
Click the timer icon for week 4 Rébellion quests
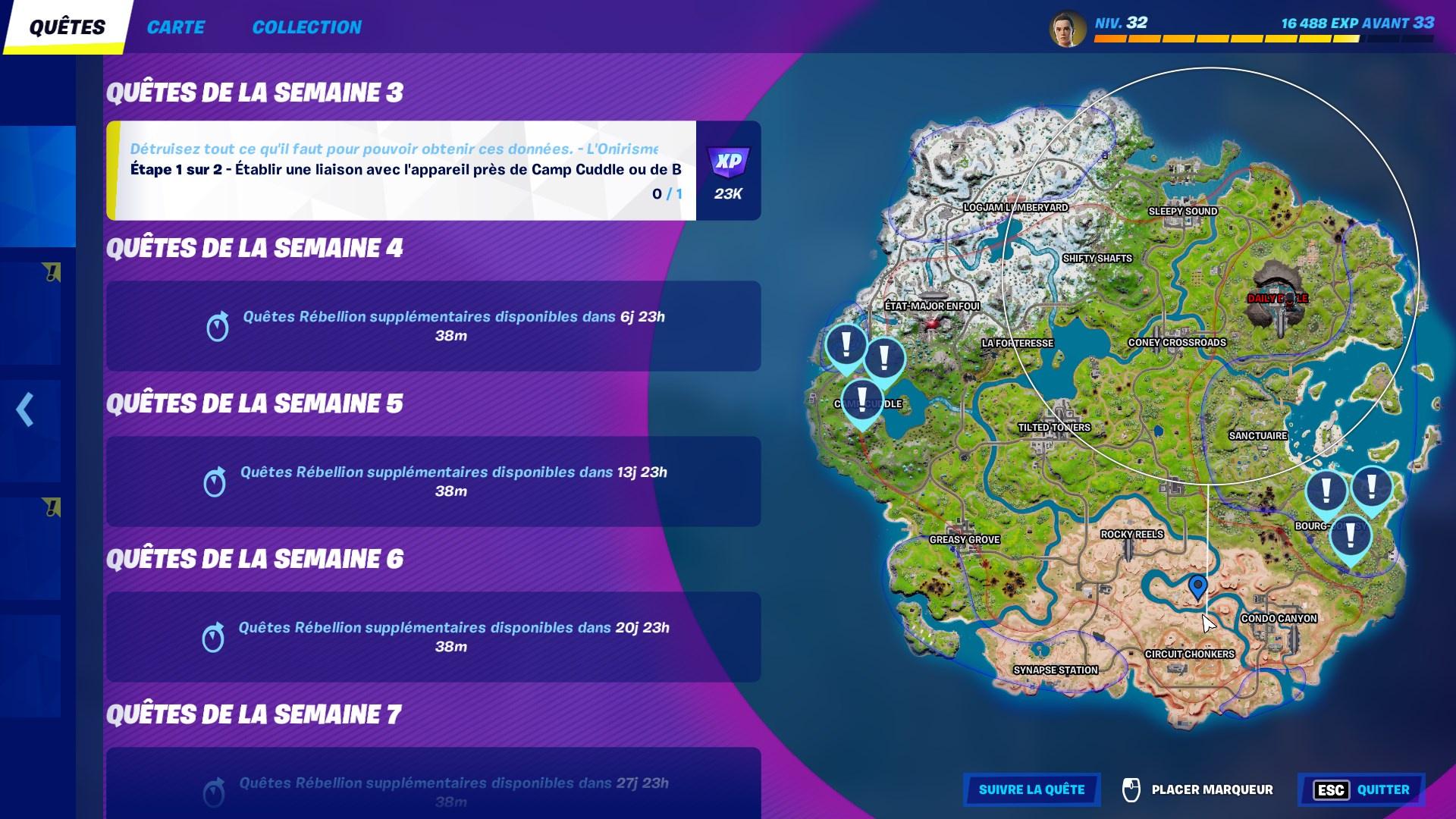(218, 326)
